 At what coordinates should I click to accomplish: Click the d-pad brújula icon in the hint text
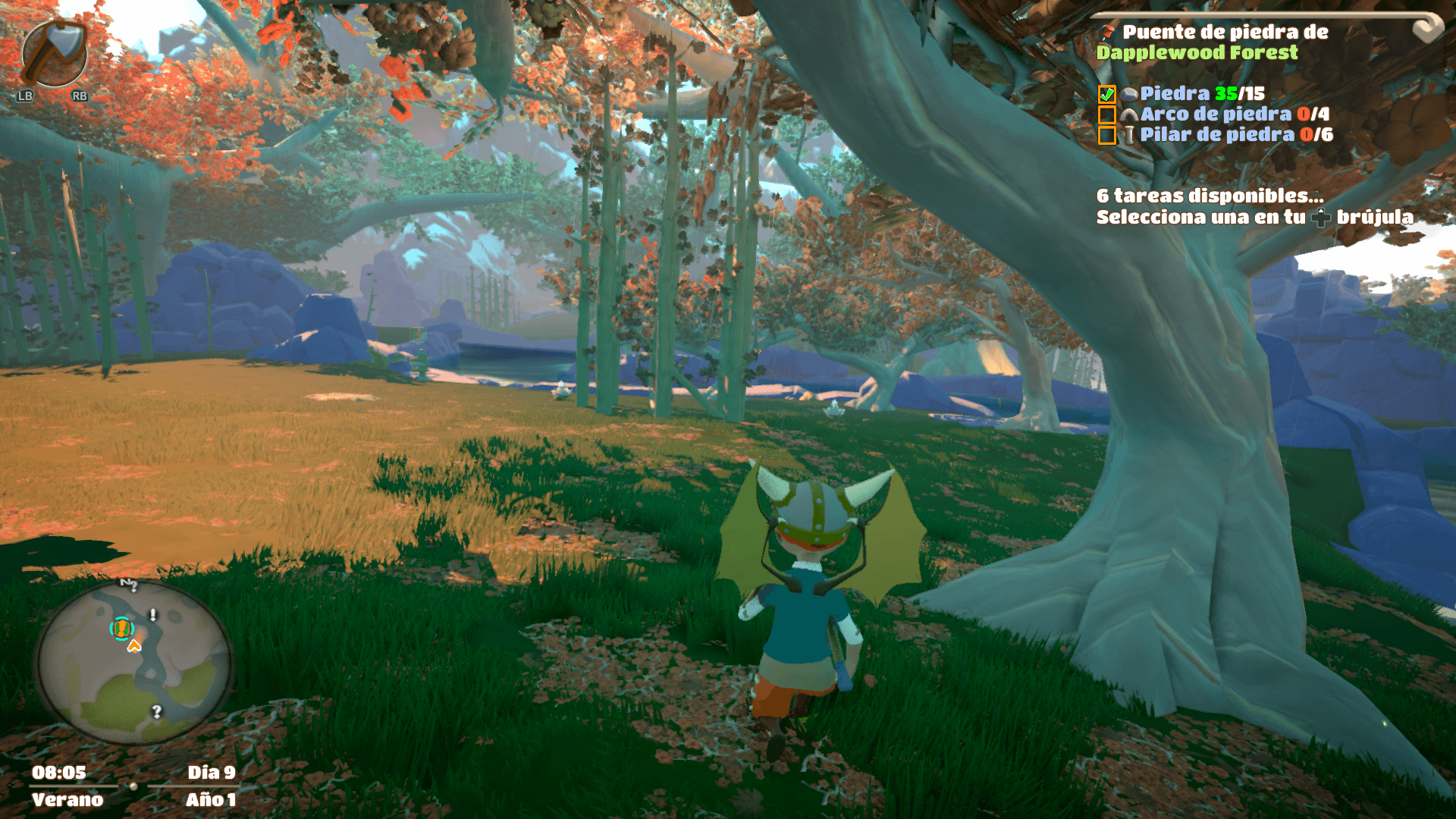(1322, 217)
